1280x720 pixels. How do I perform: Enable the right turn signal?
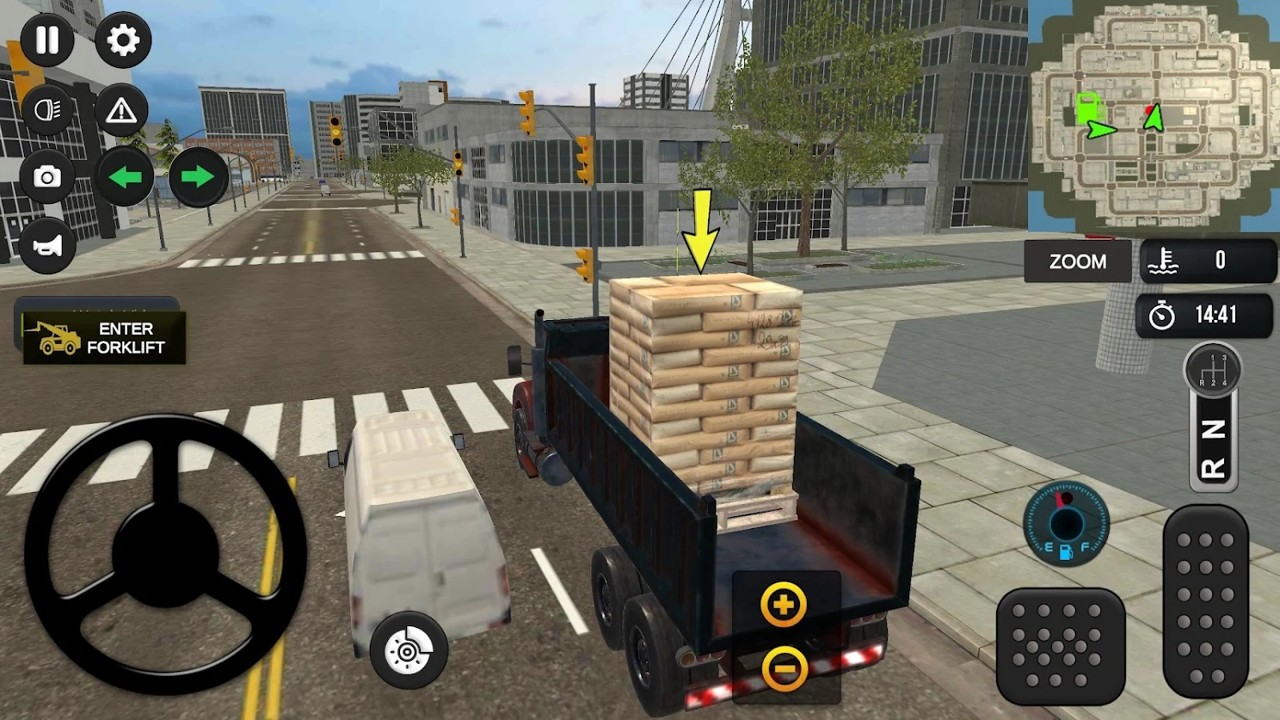[197, 178]
